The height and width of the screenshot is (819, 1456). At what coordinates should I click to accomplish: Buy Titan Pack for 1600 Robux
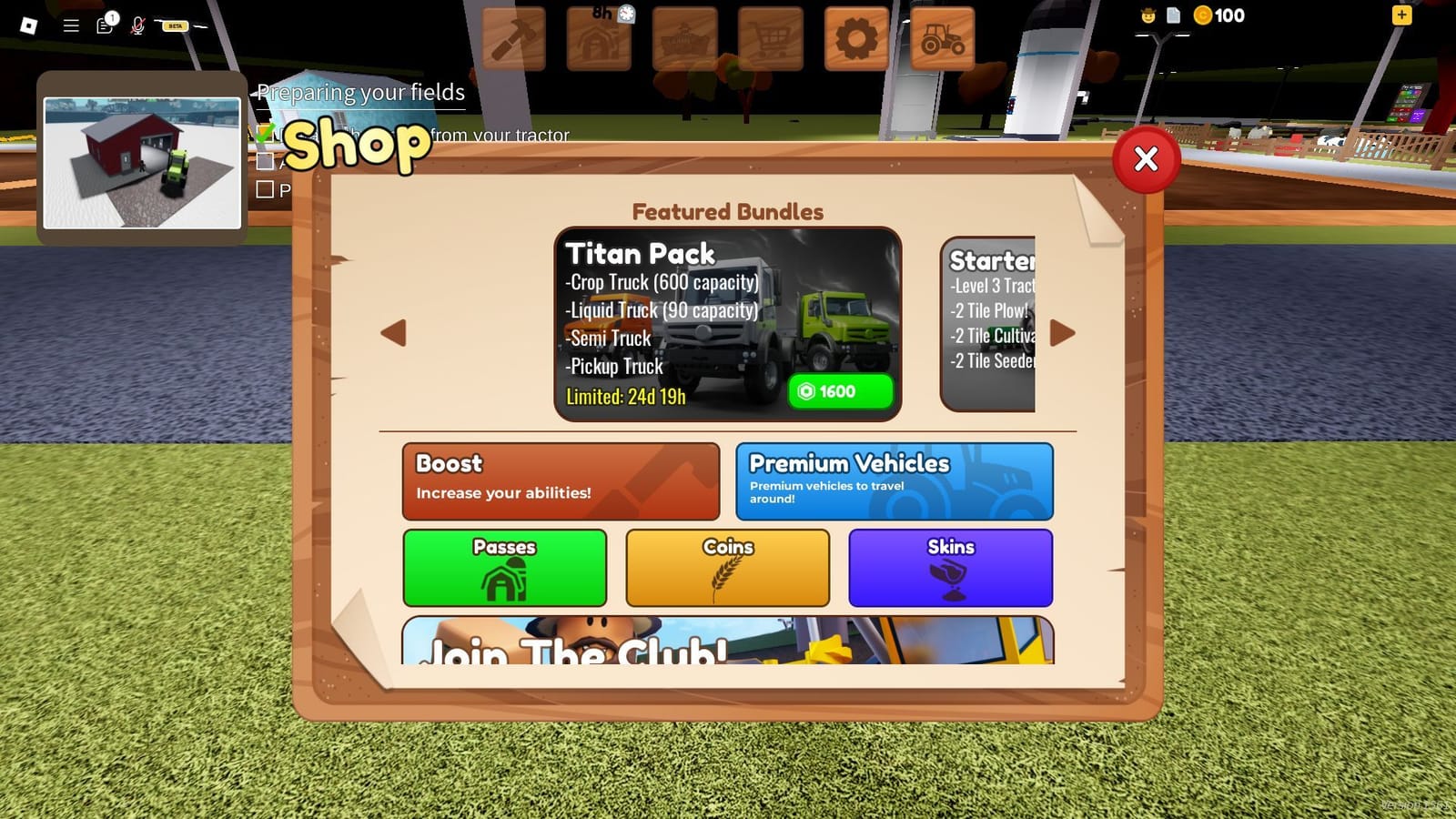point(838,391)
